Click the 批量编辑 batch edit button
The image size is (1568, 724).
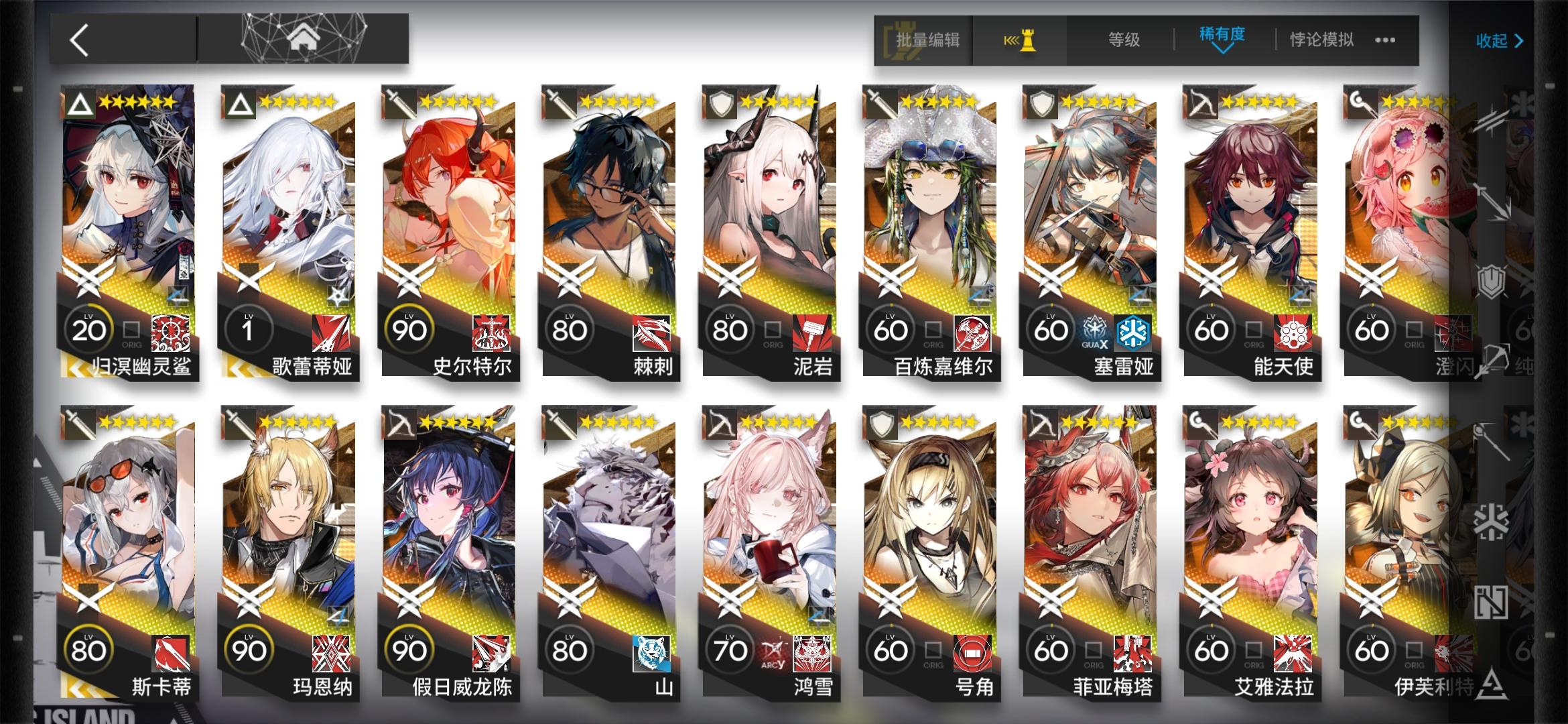coord(927,40)
